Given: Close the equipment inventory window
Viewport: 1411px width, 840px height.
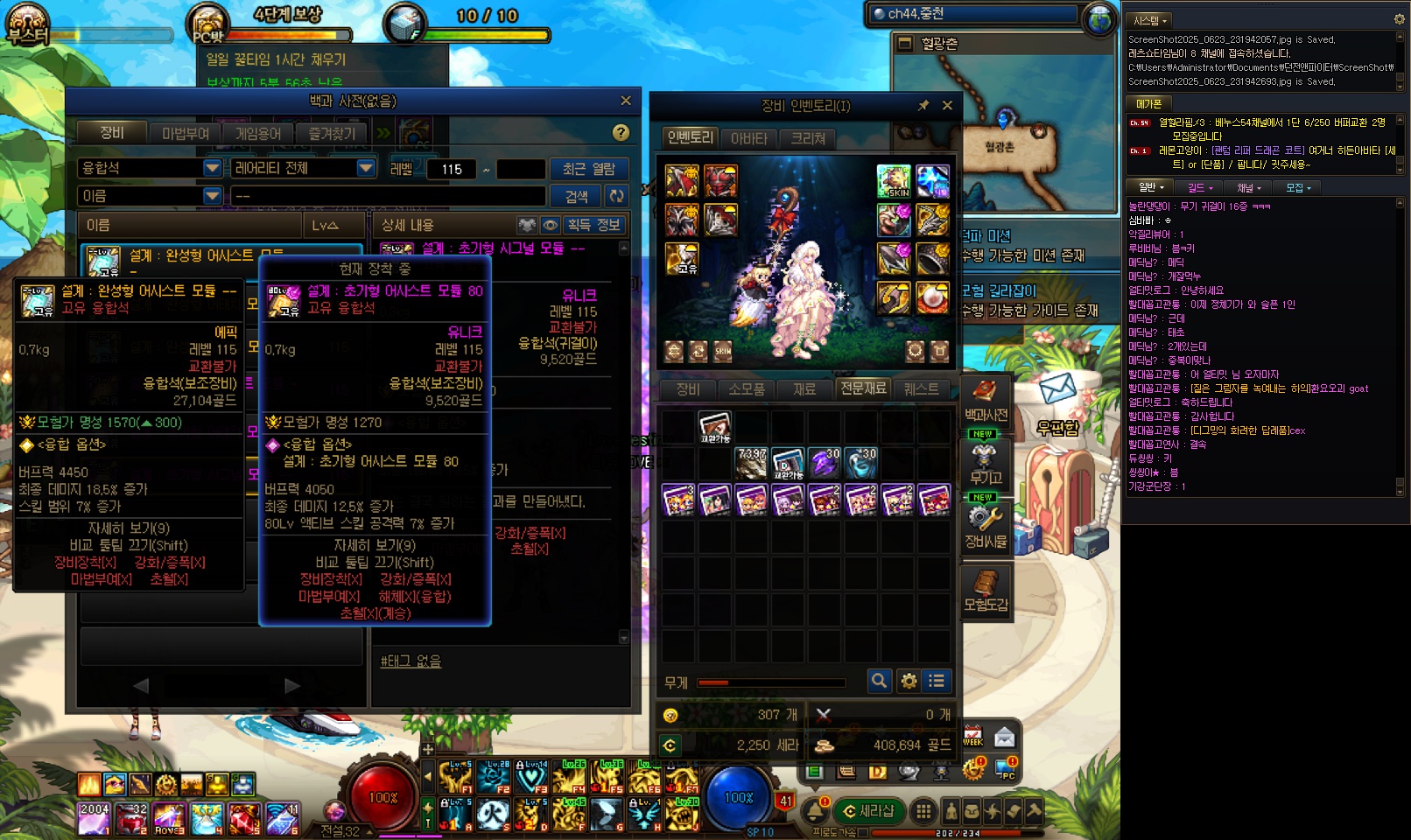Looking at the screenshot, I should tap(947, 105).
